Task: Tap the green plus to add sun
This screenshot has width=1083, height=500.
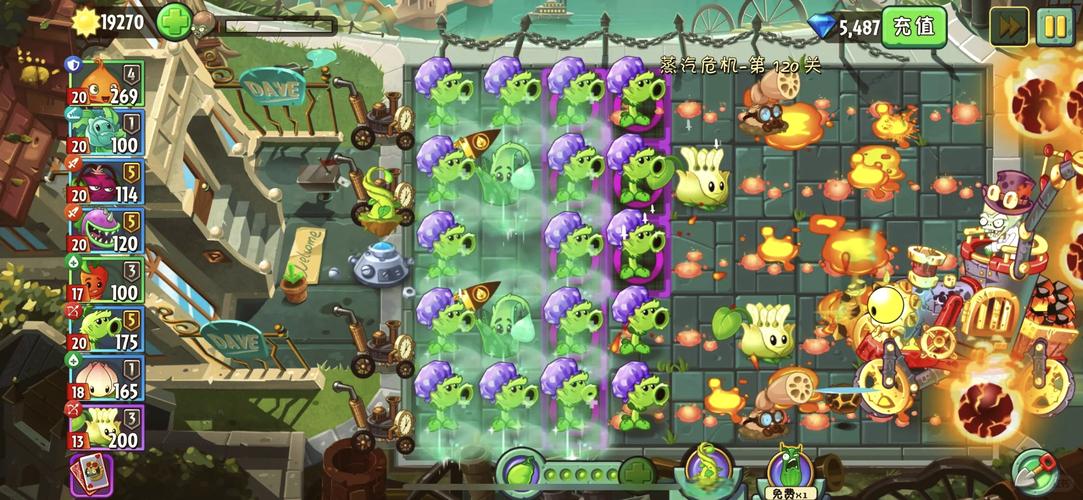Action: pos(174,21)
